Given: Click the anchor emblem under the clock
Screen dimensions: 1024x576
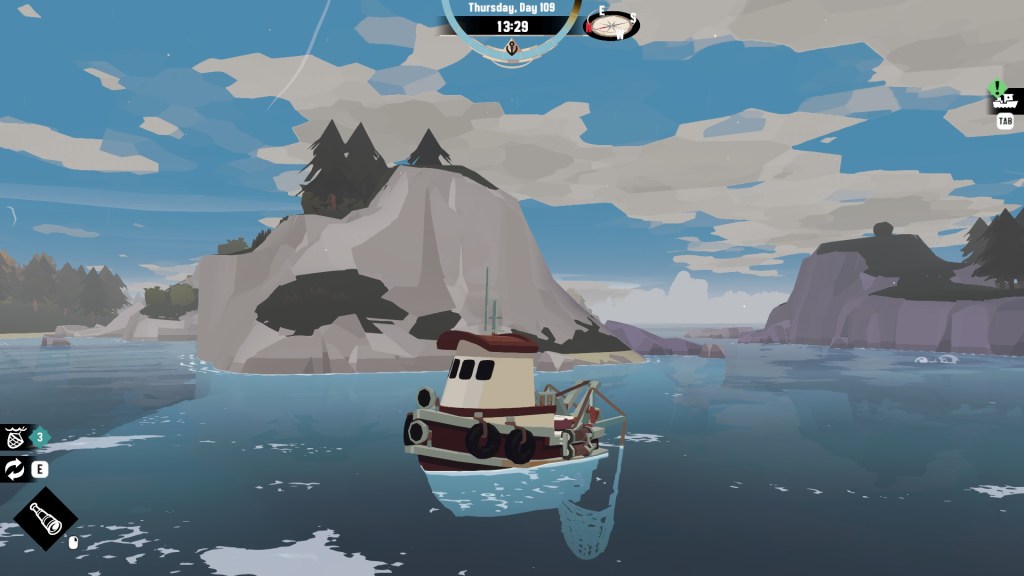Looking at the screenshot, I should click(x=512, y=47).
